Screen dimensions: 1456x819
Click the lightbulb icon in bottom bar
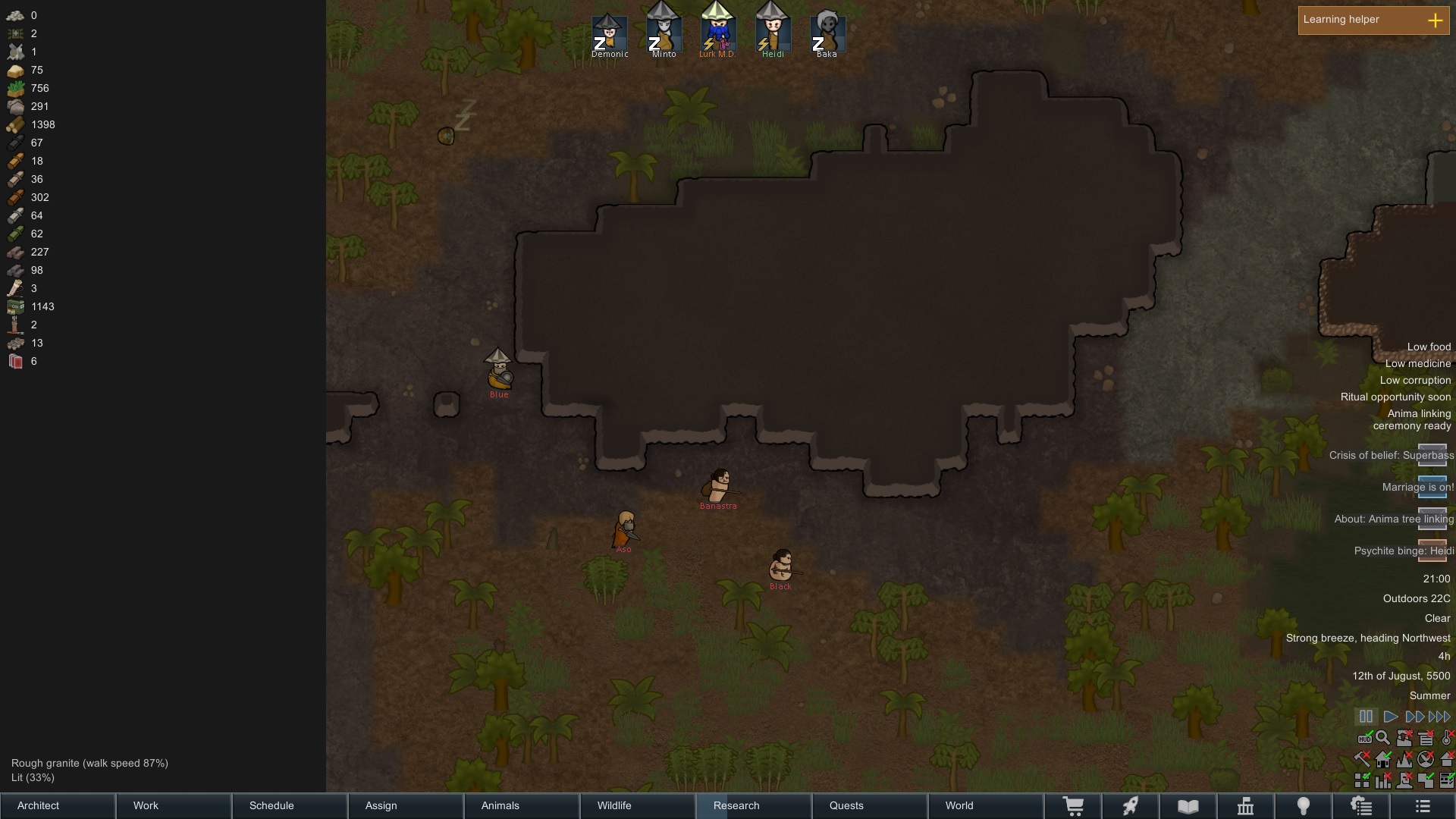click(x=1304, y=806)
